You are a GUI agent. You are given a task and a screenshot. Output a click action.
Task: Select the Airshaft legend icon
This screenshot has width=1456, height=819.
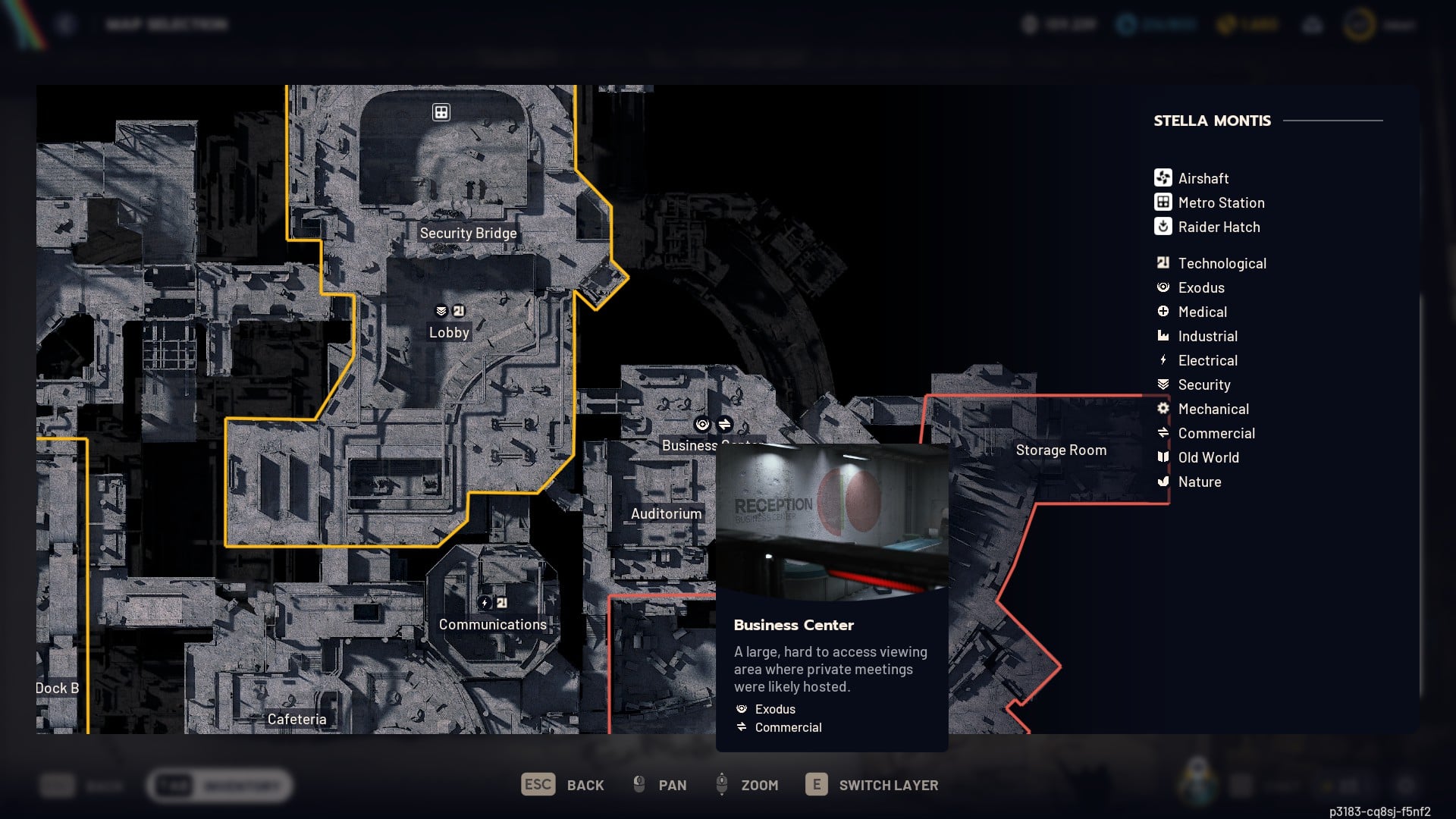coord(1162,177)
